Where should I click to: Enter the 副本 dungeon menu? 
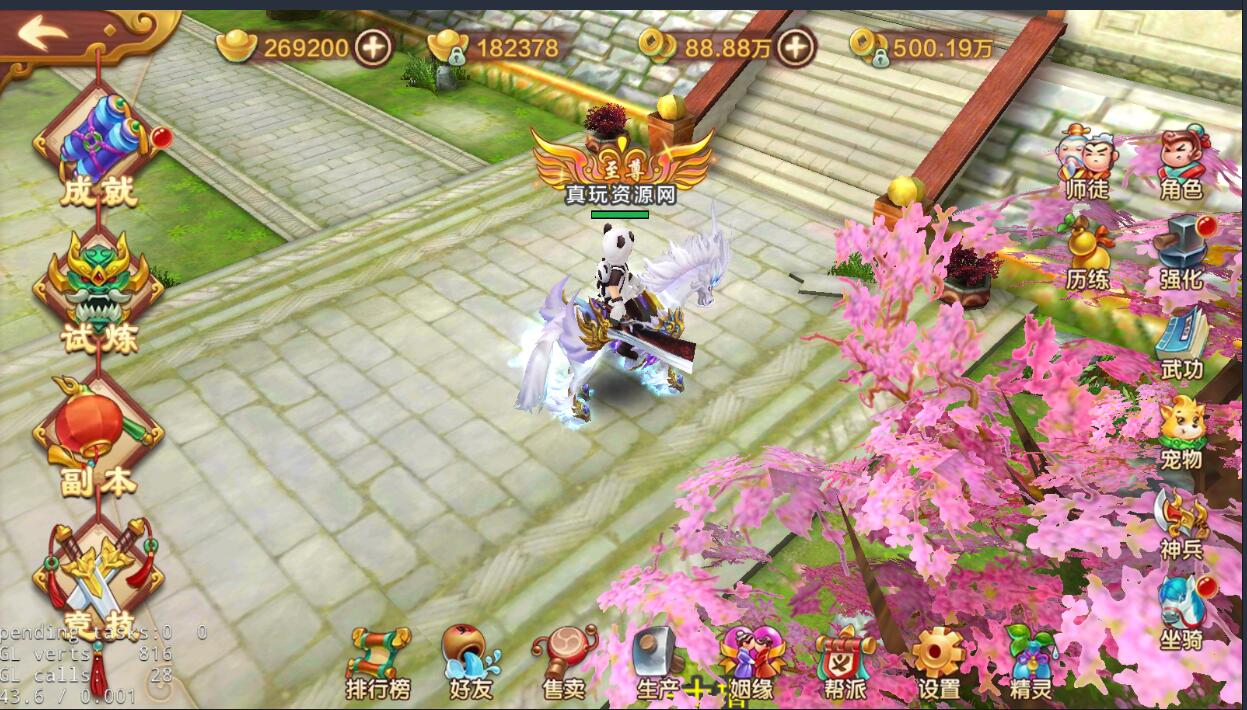(98, 434)
